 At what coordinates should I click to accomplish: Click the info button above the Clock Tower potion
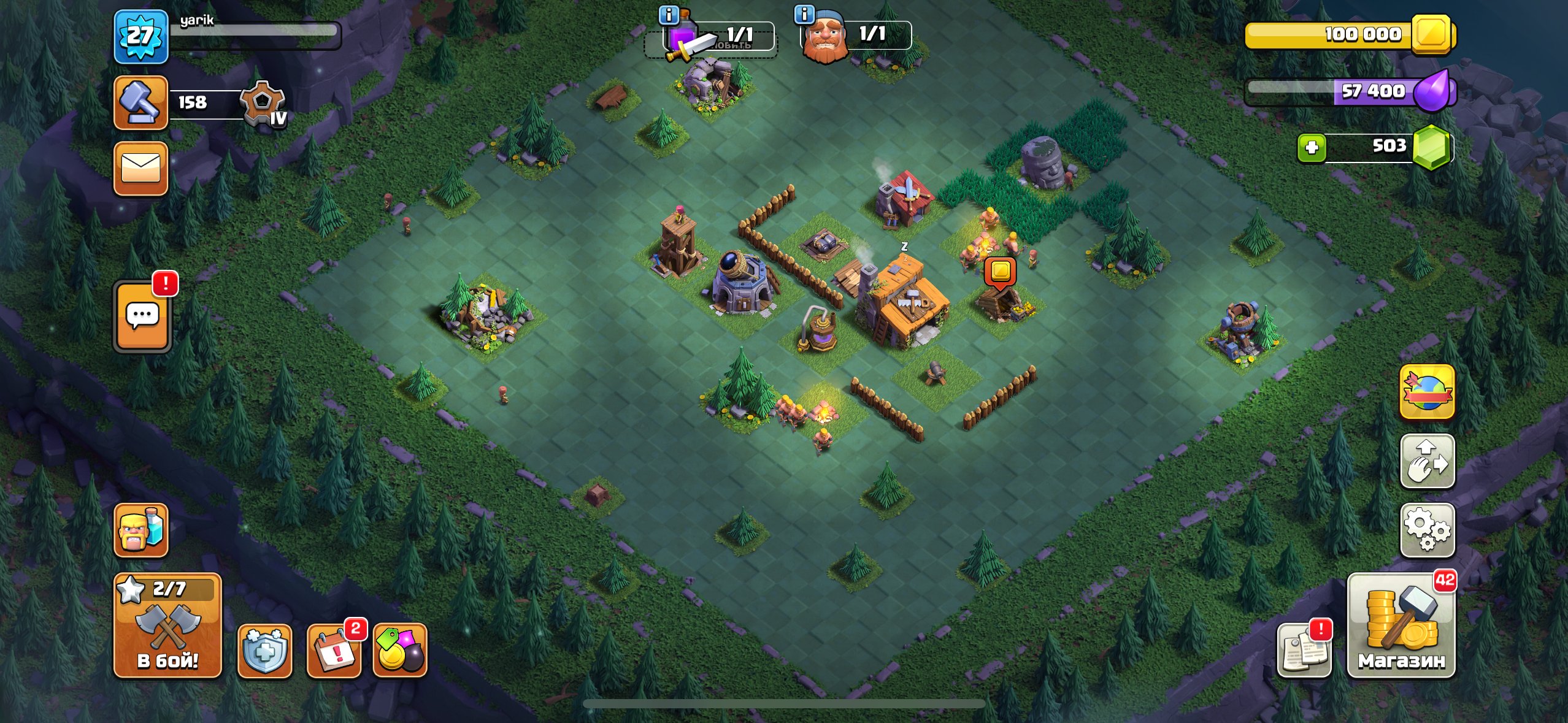tap(667, 17)
